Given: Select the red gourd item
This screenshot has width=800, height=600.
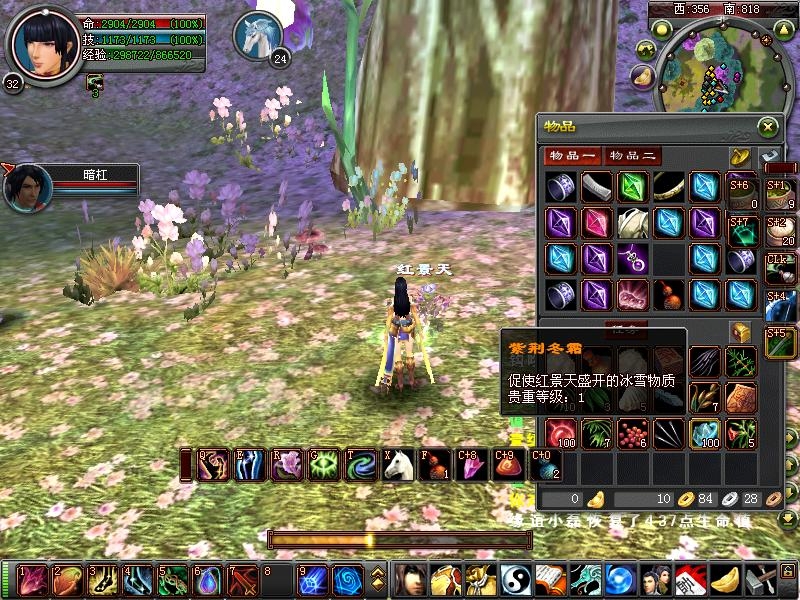Looking at the screenshot, I should tap(668, 294).
